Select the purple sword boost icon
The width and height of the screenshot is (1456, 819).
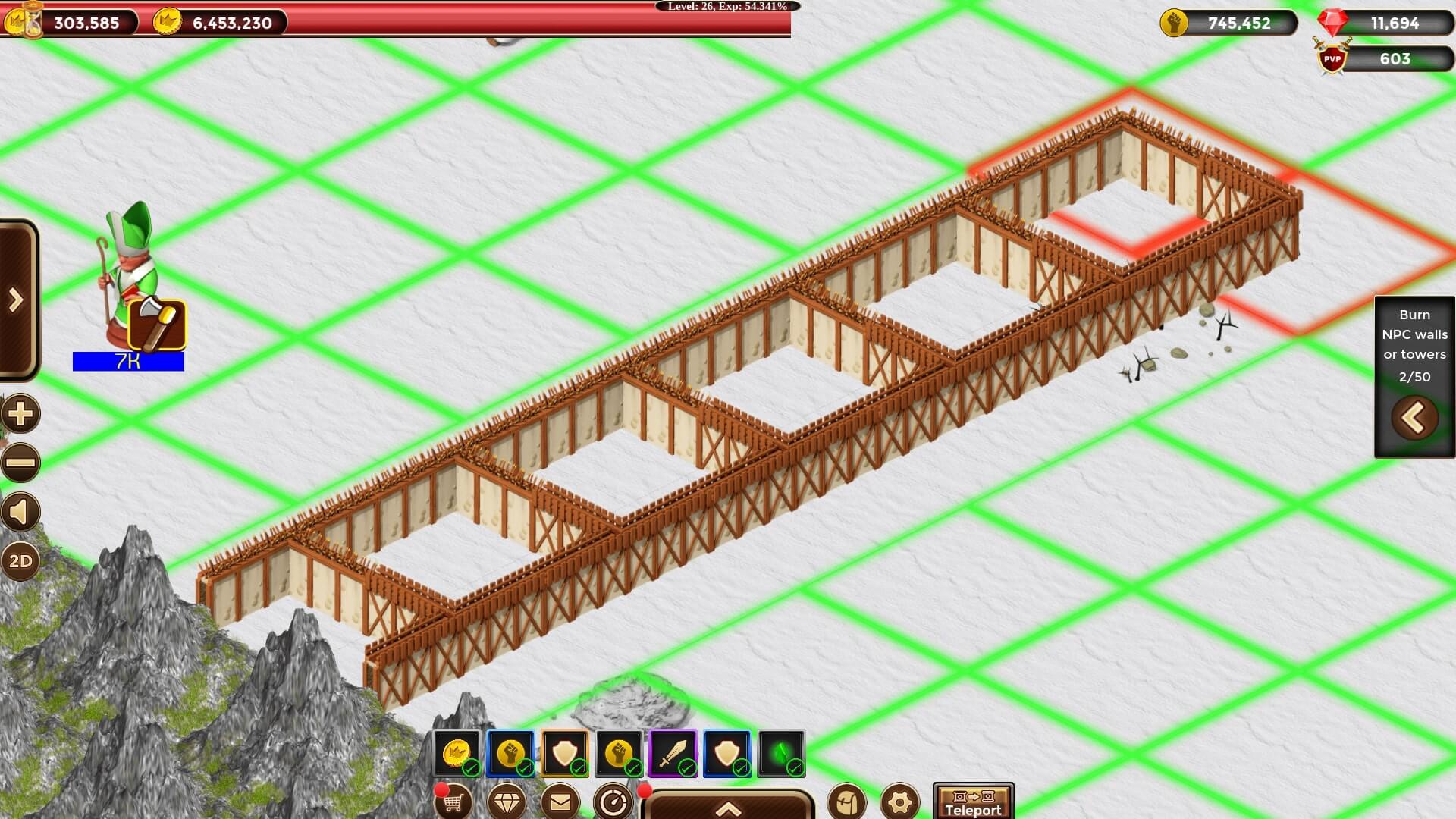(x=673, y=754)
